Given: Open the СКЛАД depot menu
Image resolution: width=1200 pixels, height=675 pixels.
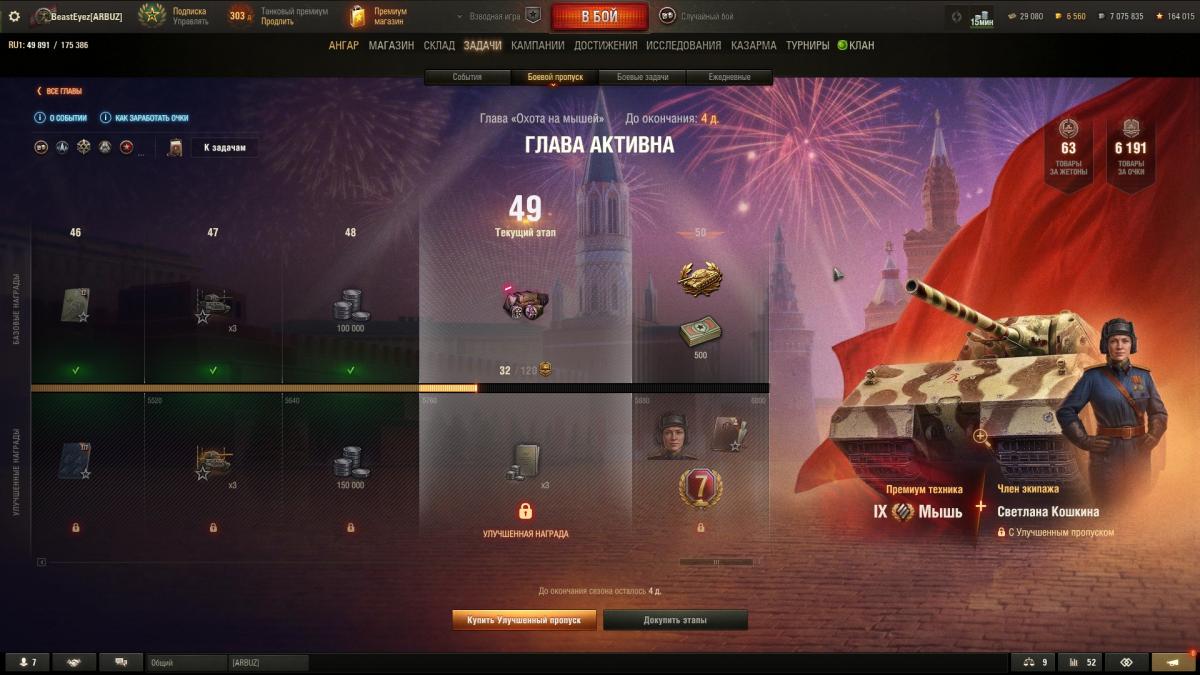Looking at the screenshot, I should tap(439, 46).
